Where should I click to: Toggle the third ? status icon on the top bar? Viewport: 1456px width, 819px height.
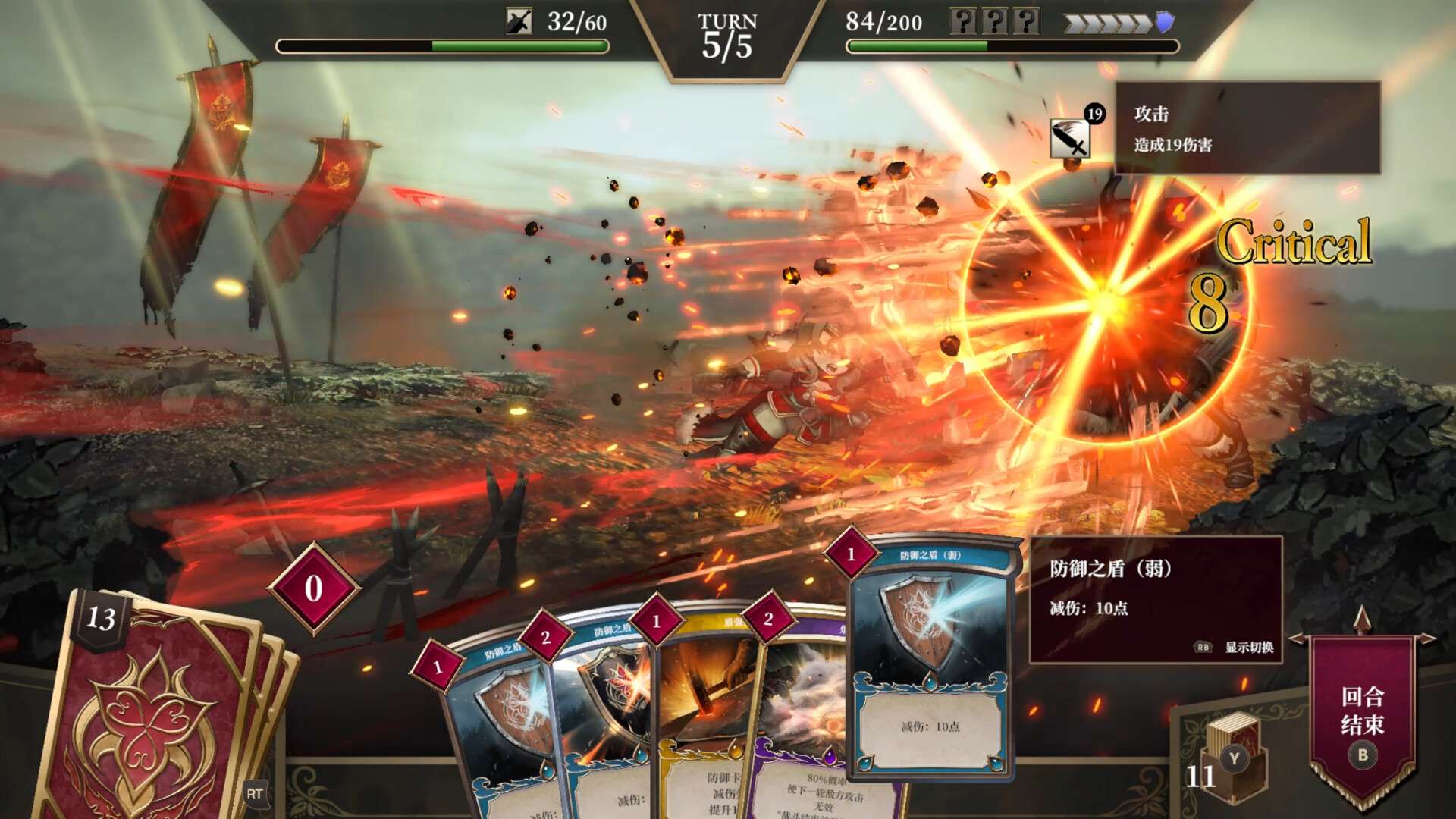[1025, 20]
